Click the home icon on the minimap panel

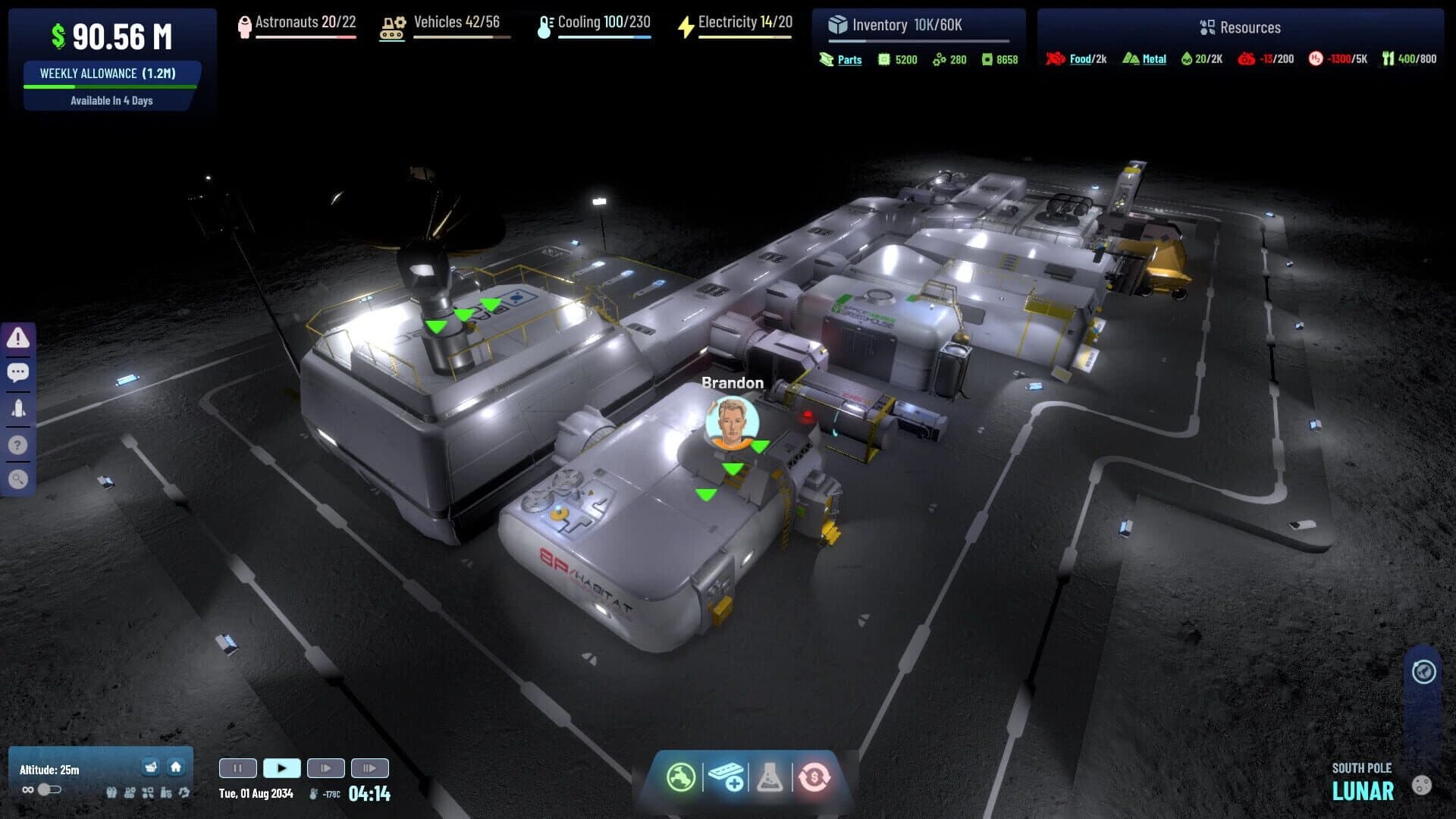(x=175, y=767)
